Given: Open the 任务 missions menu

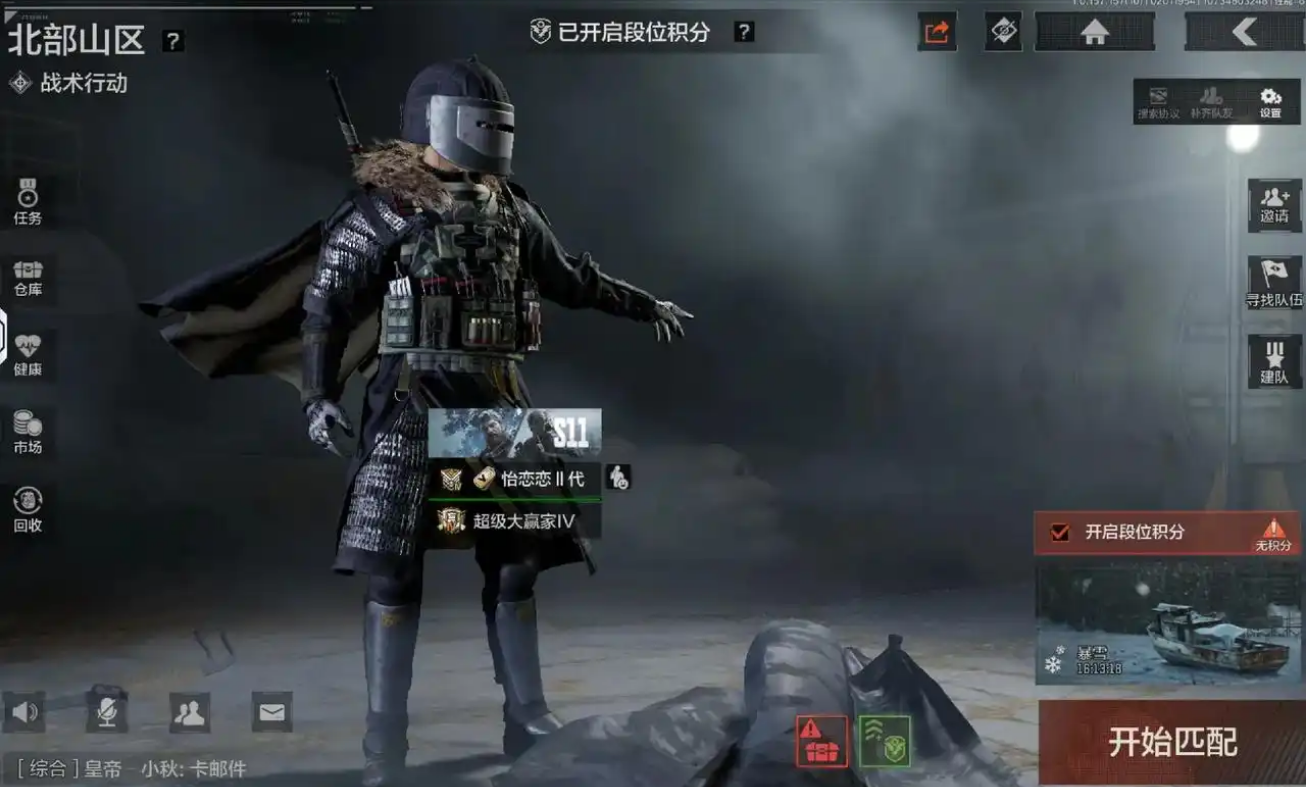Looking at the screenshot, I should (28, 201).
